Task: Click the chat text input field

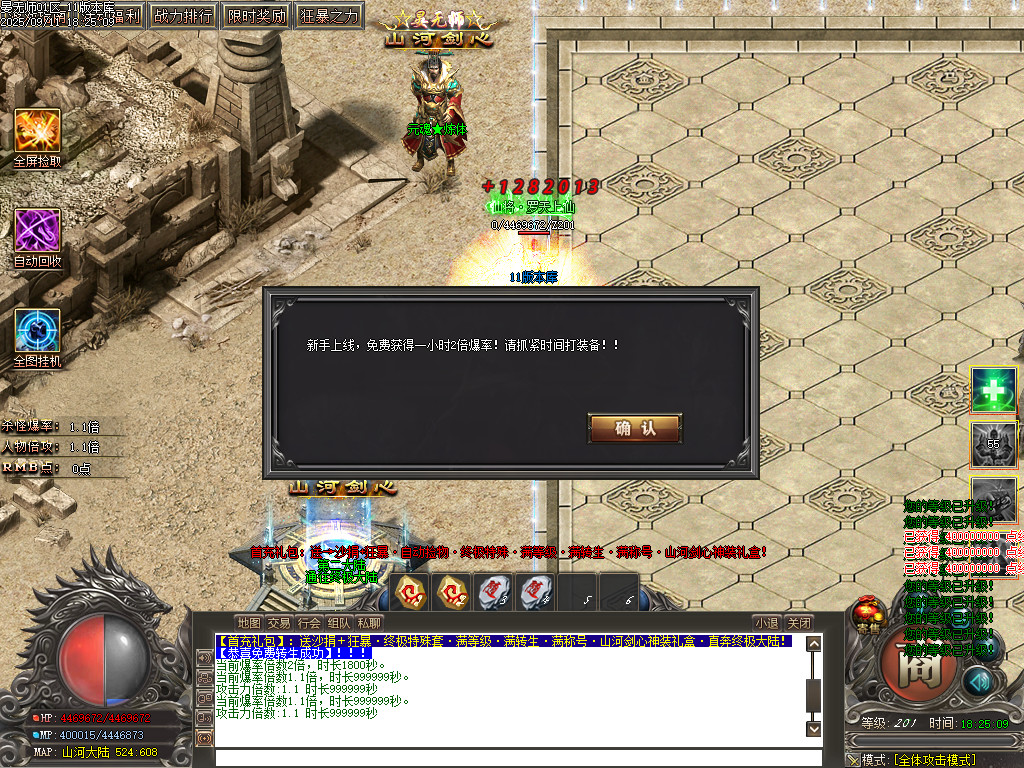Action: click(x=510, y=757)
